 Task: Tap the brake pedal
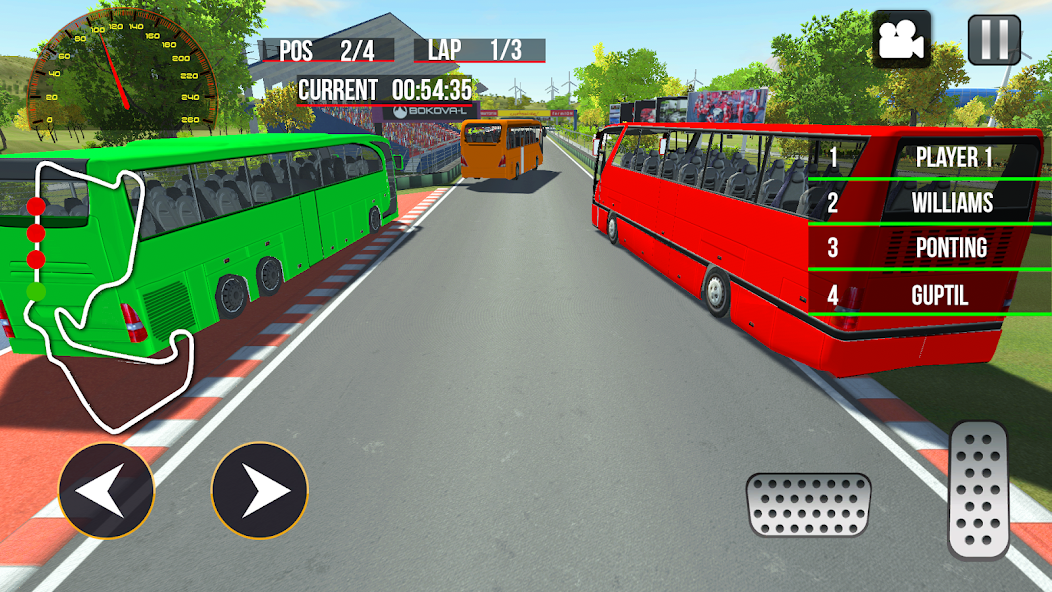[808, 505]
